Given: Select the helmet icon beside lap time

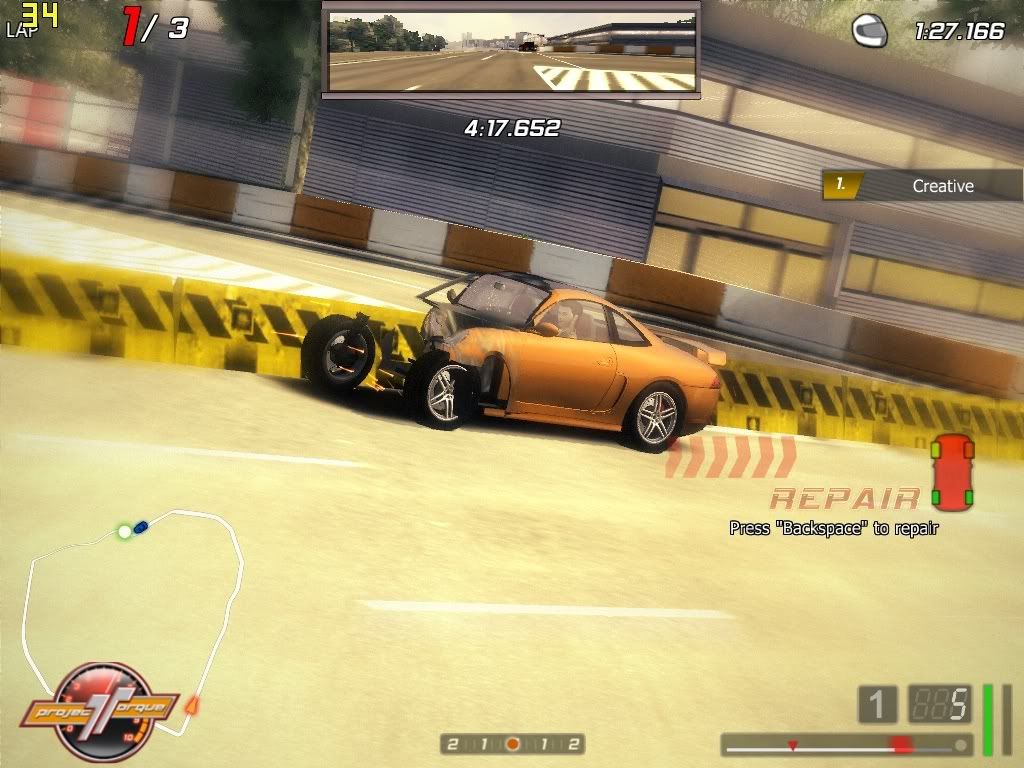Looking at the screenshot, I should 869,31.
